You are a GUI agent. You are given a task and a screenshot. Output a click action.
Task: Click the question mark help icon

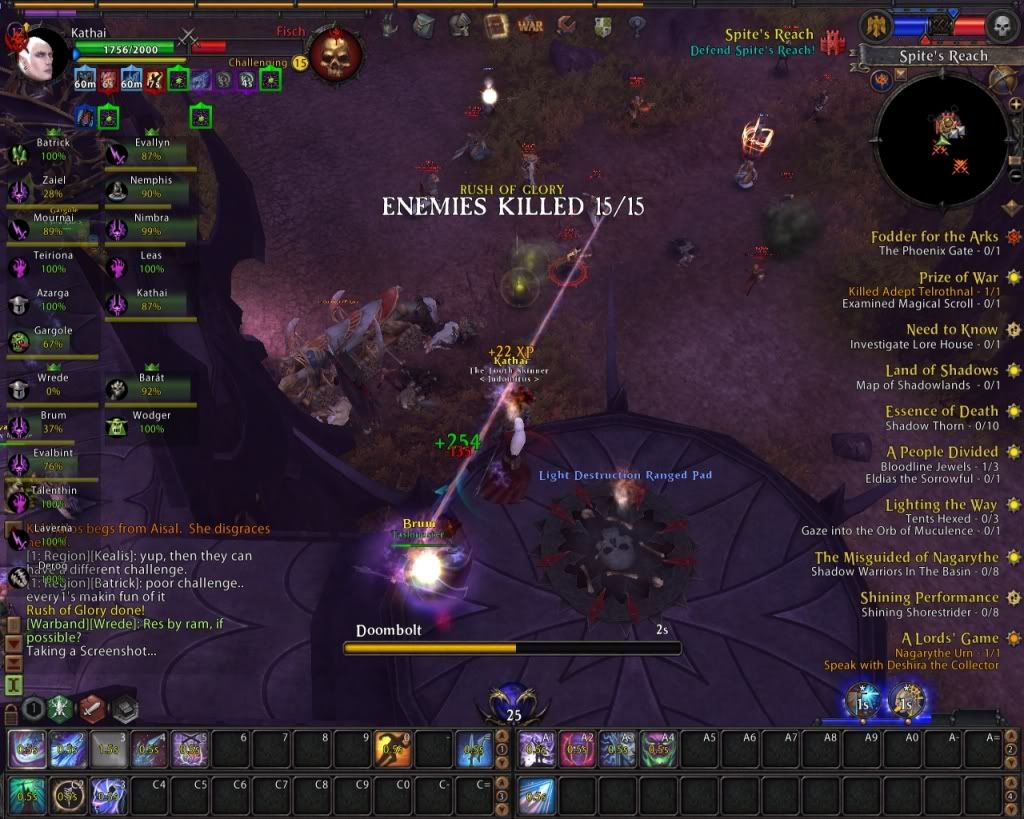(x=636, y=25)
